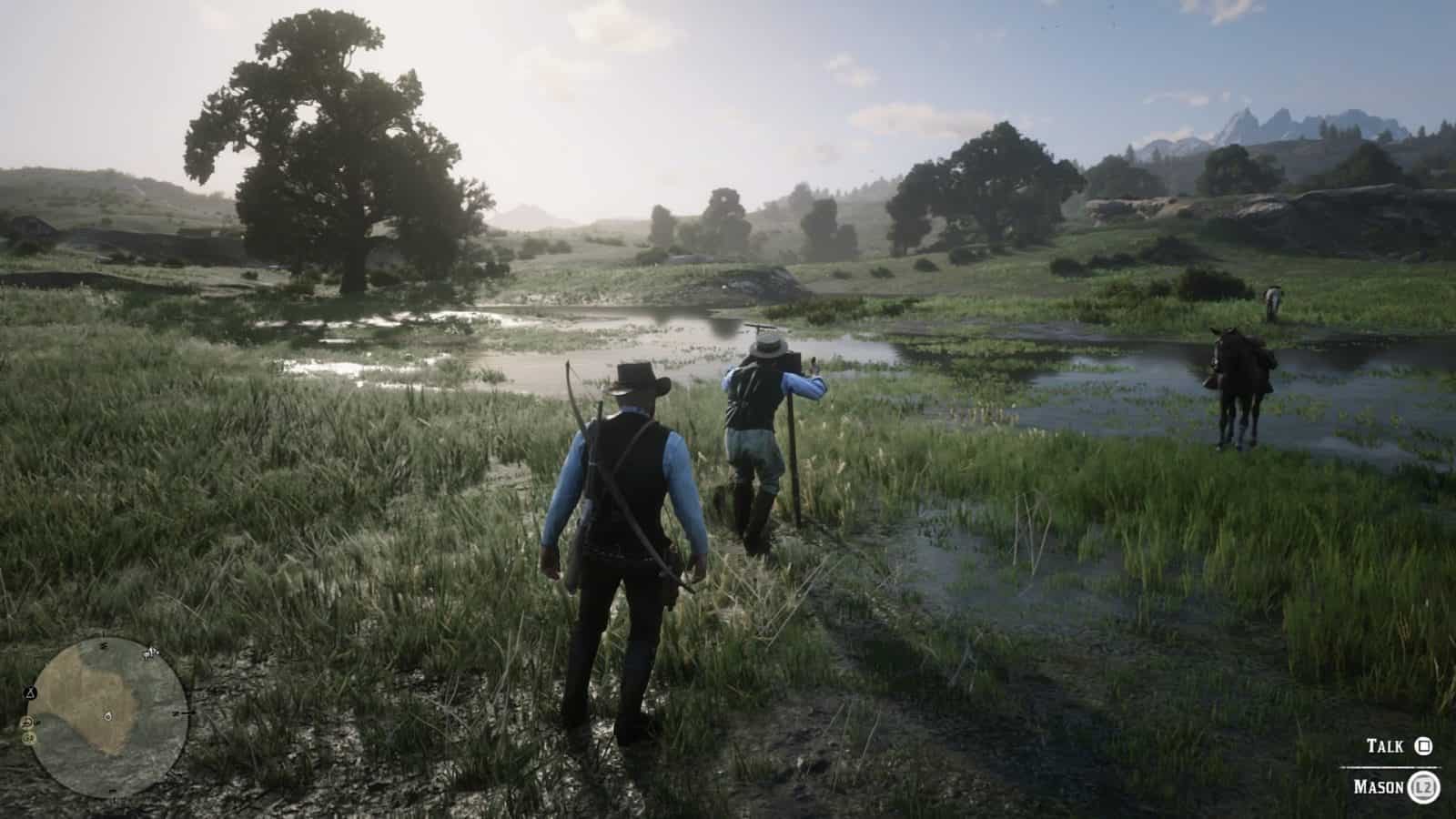Click the N compass letter on the minimap
This screenshot has width=1456, height=819.
pos(104,645)
